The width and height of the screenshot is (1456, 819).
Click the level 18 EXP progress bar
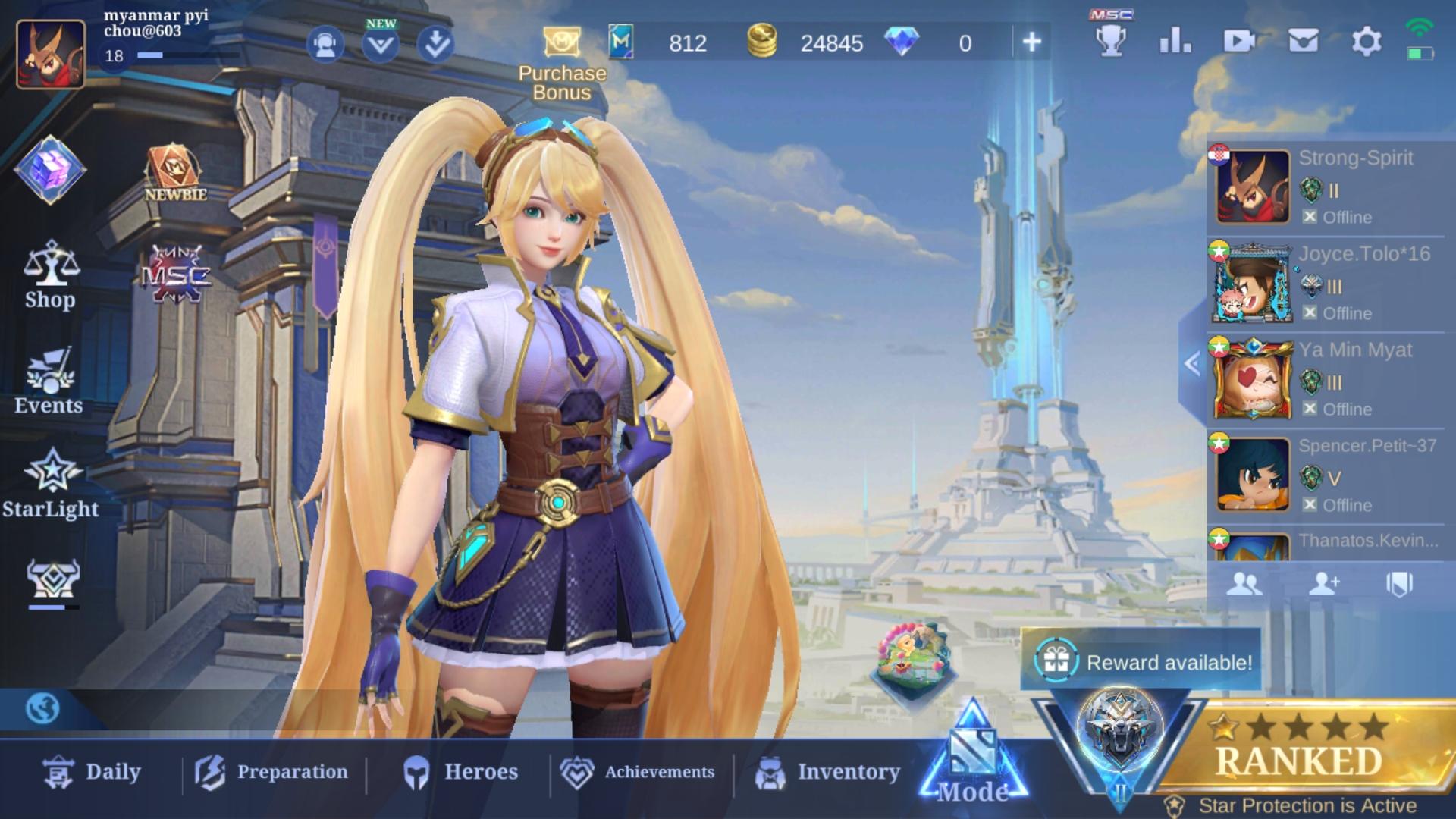(152, 55)
